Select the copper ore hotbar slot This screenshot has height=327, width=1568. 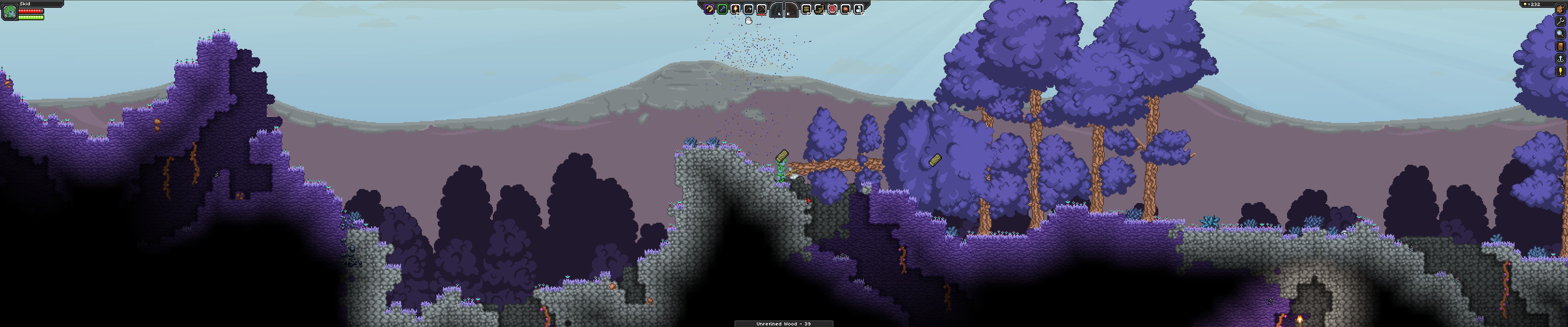click(x=846, y=9)
